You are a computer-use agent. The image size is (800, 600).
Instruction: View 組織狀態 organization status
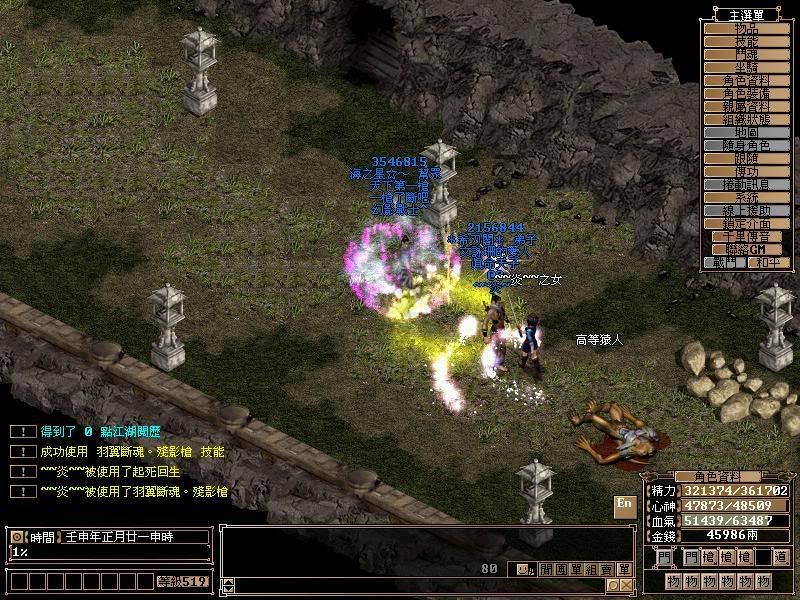[746, 119]
